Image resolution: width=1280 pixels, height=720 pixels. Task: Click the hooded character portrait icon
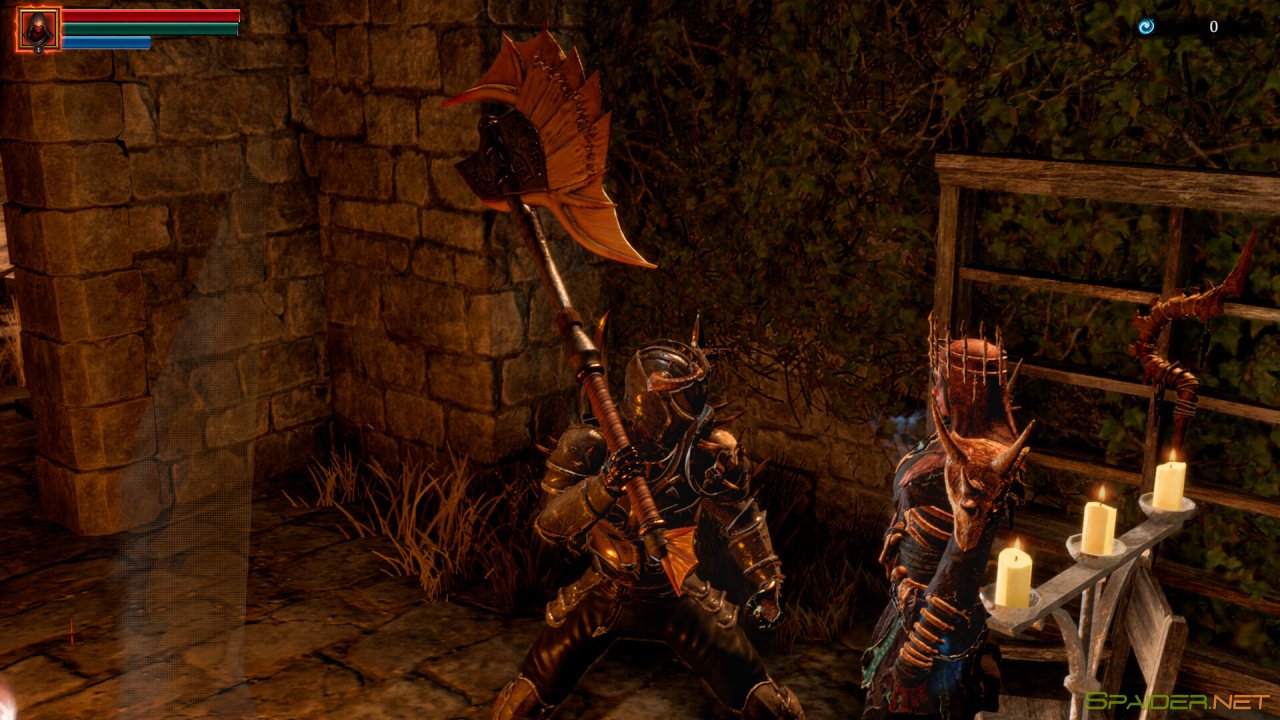point(38,29)
